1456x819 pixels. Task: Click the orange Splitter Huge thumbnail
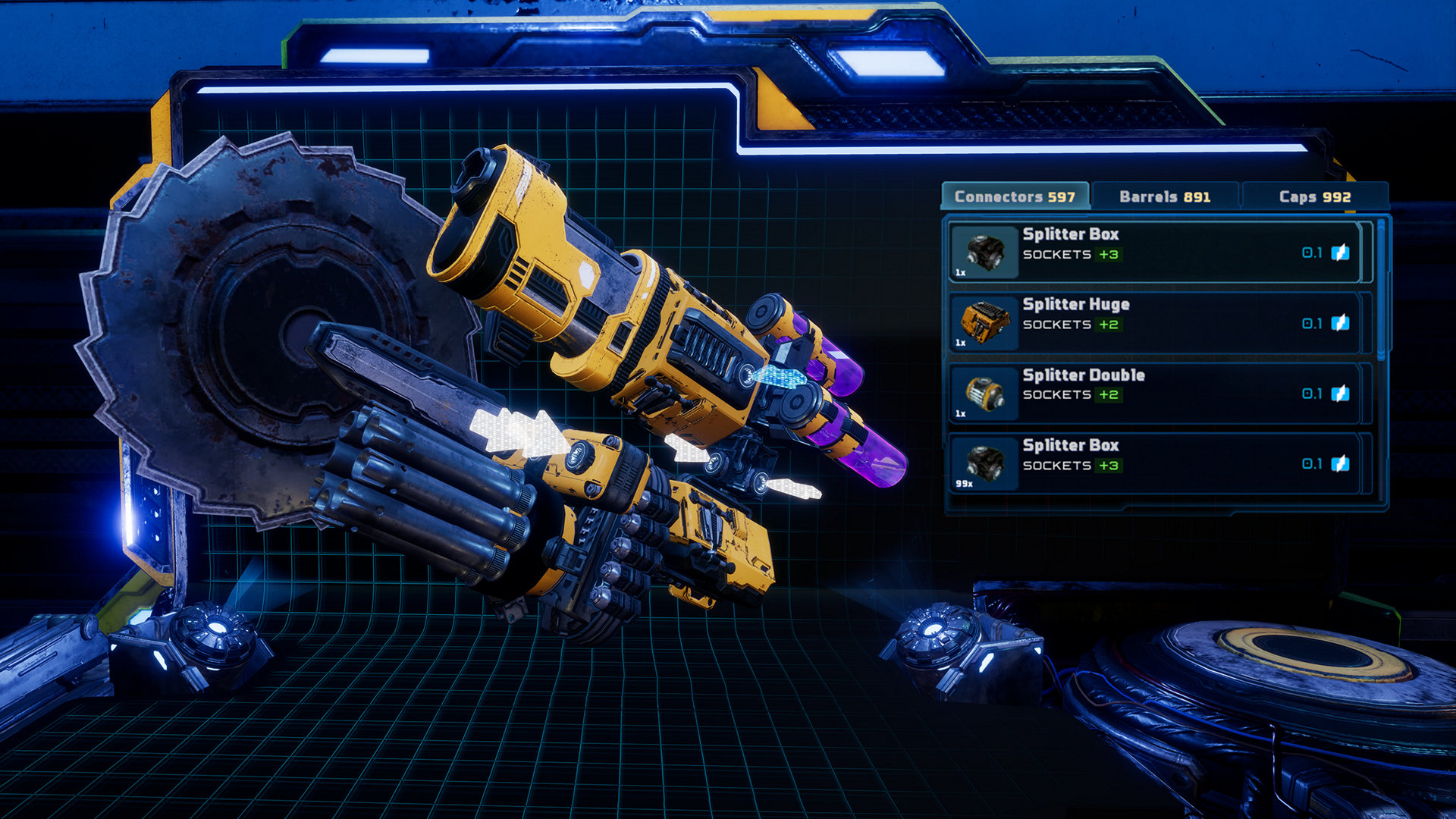tap(984, 323)
